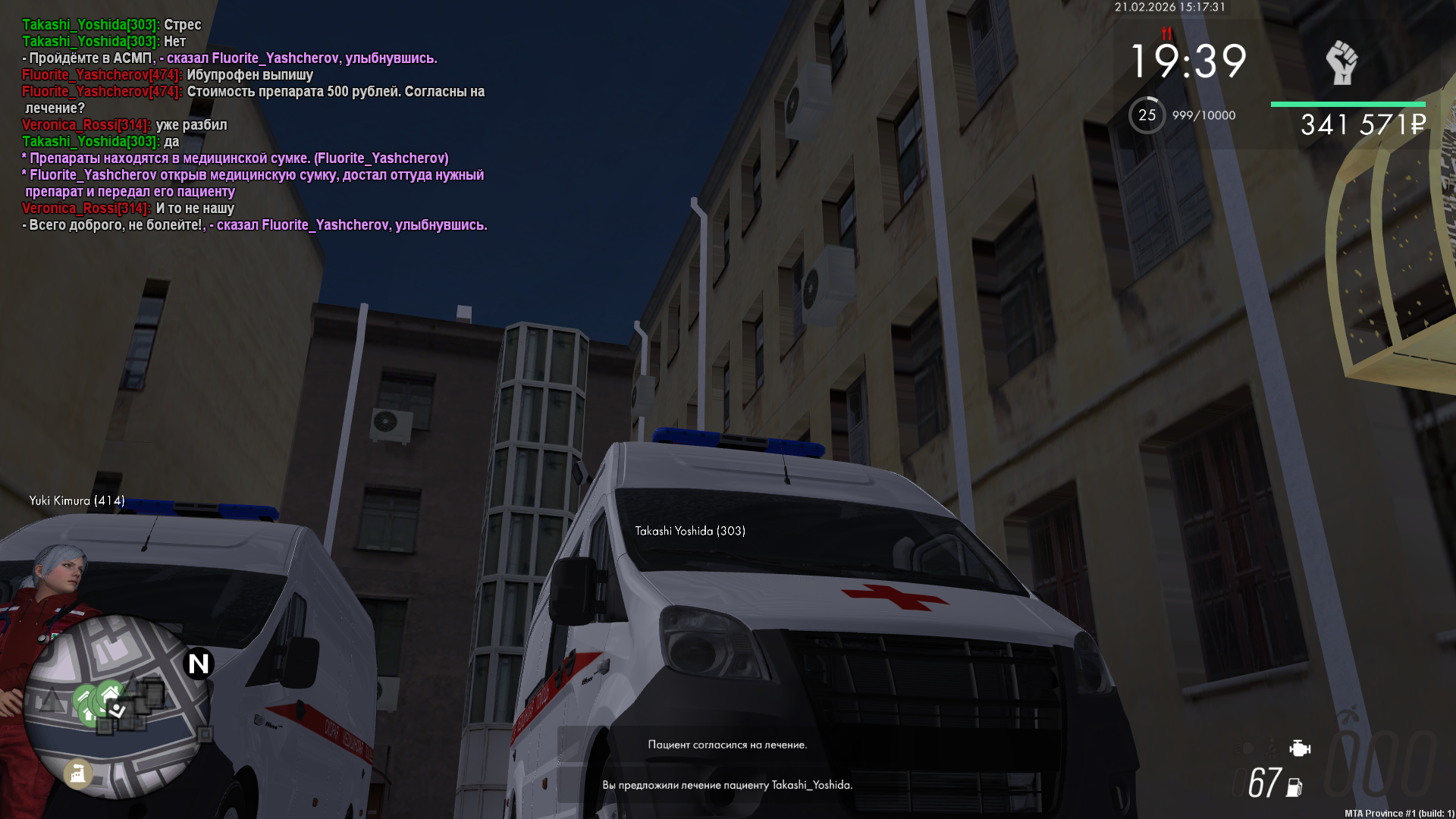This screenshot has height=819, width=1456.
Task: Click the level 25 progress circle
Action: [1147, 115]
